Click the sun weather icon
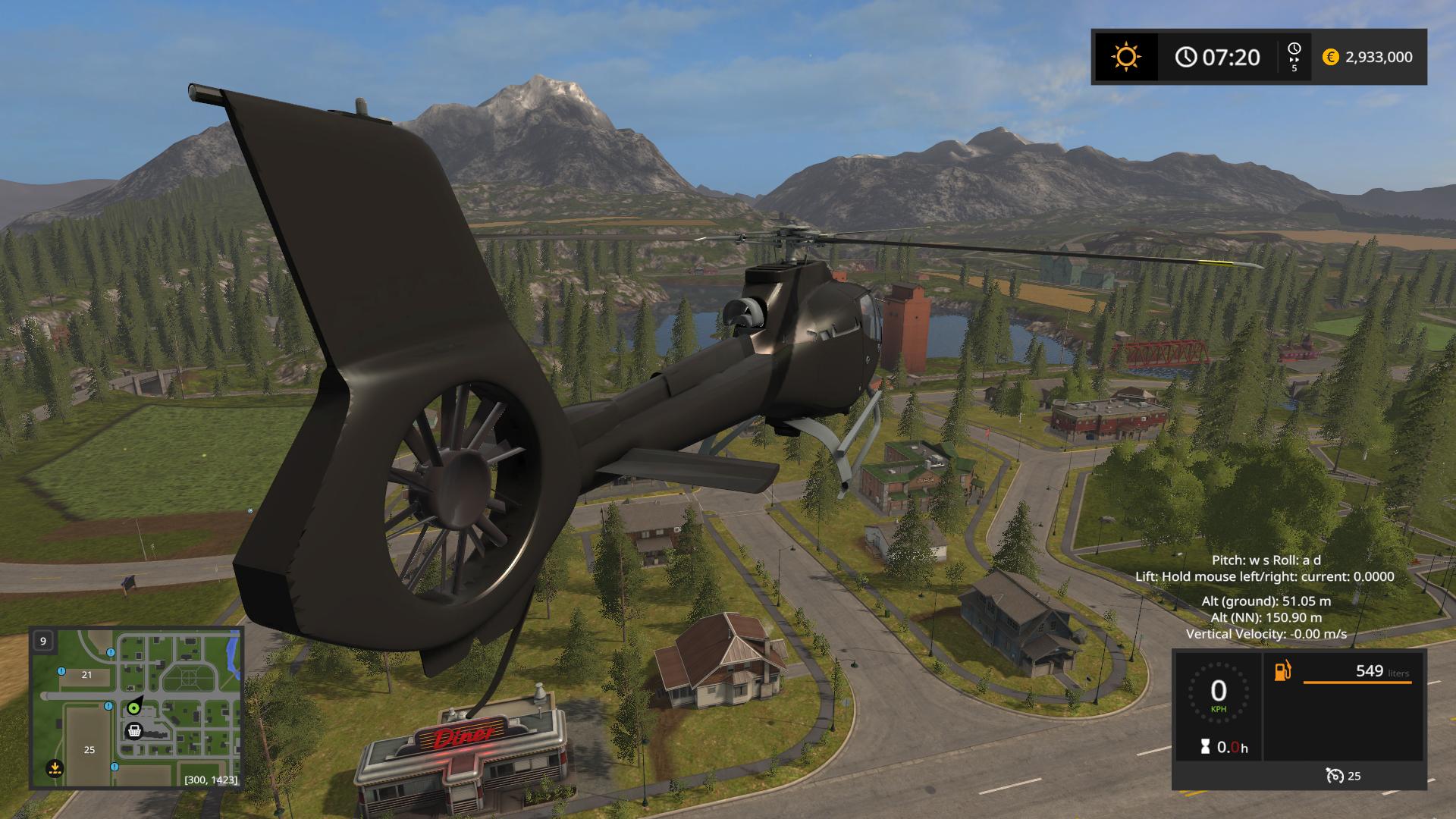 click(x=1125, y=57)
